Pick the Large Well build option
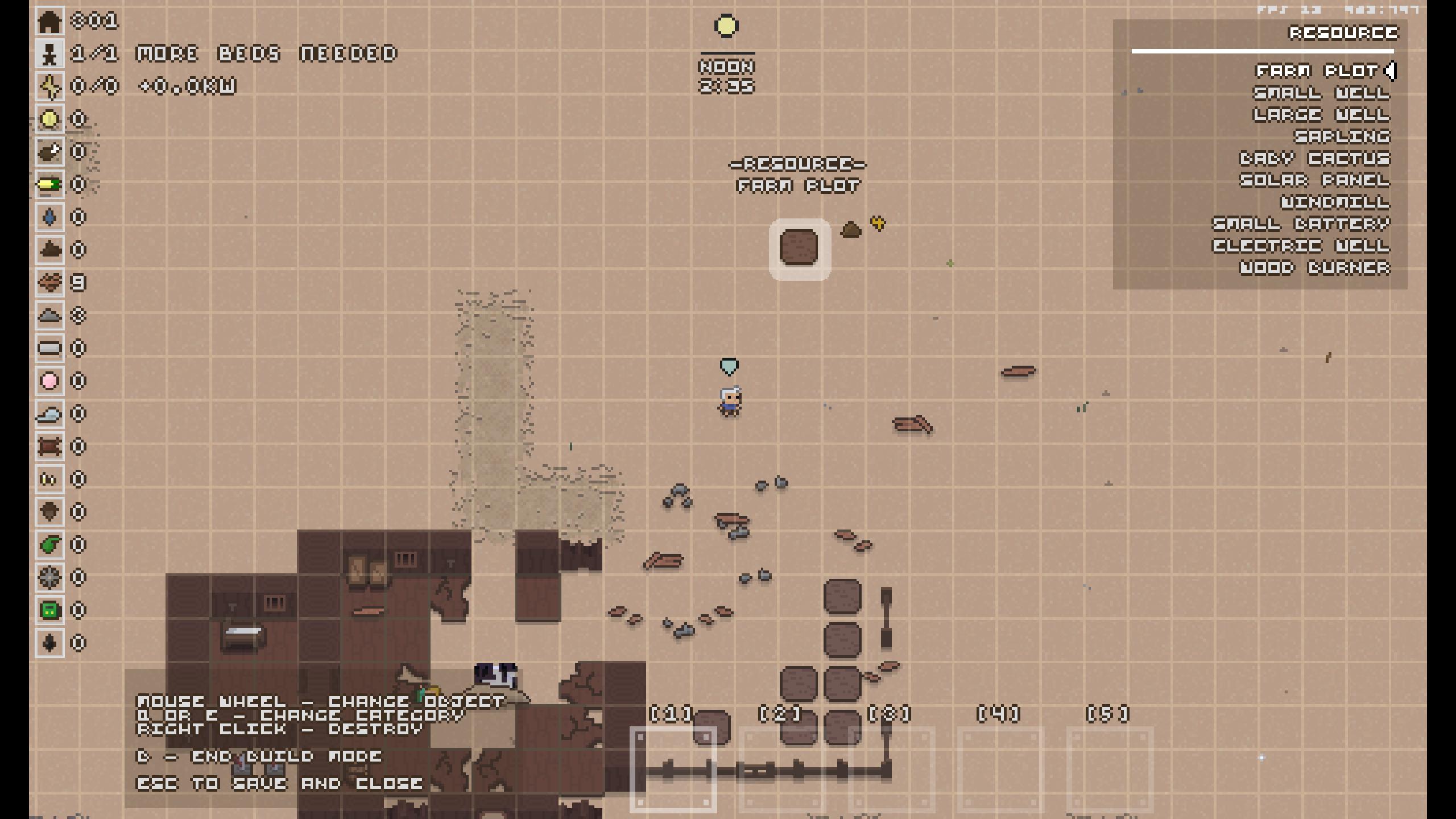1456x819 pixels. click(x=1321, y=115)
